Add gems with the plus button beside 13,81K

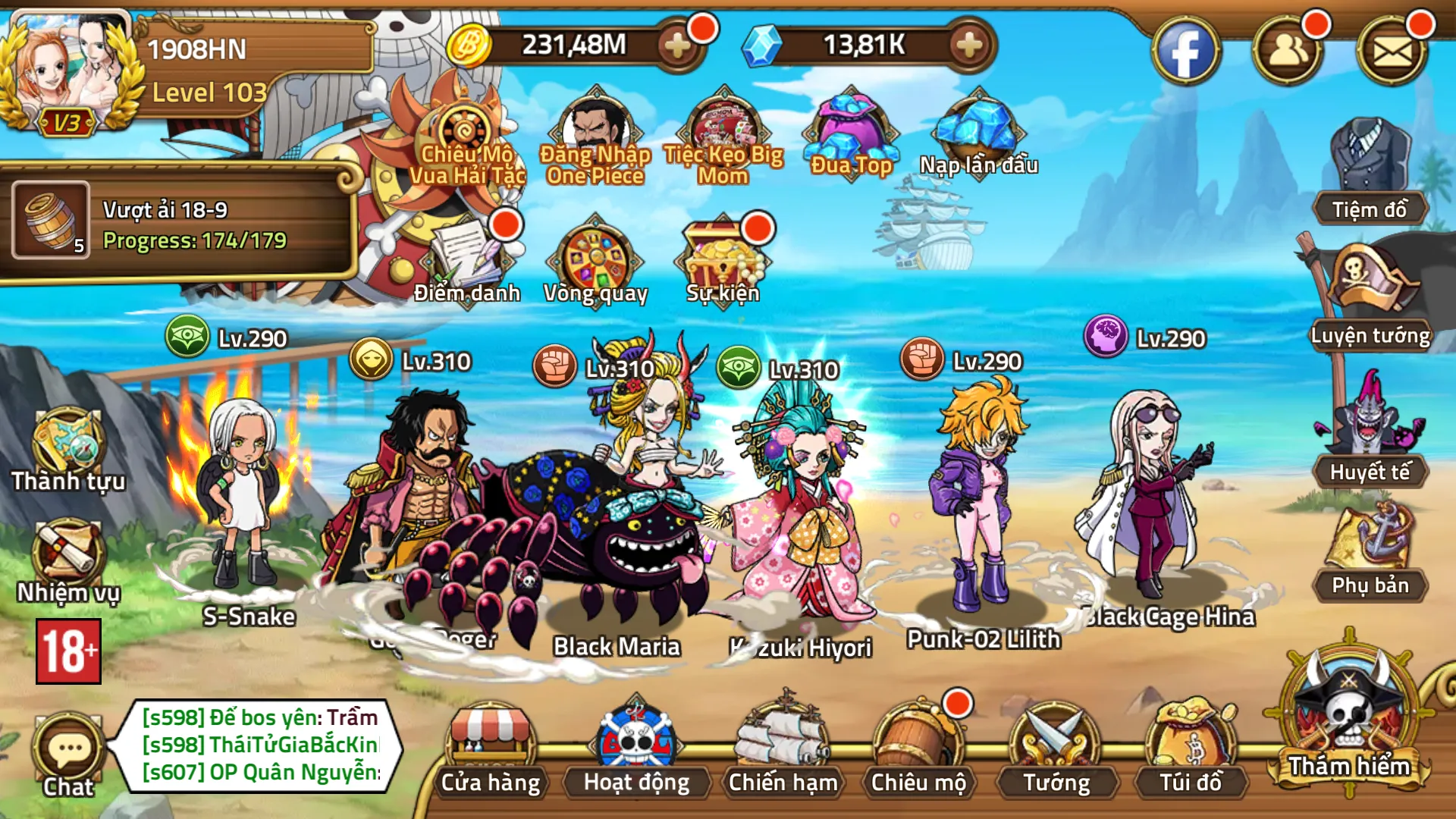click(968, 46)
